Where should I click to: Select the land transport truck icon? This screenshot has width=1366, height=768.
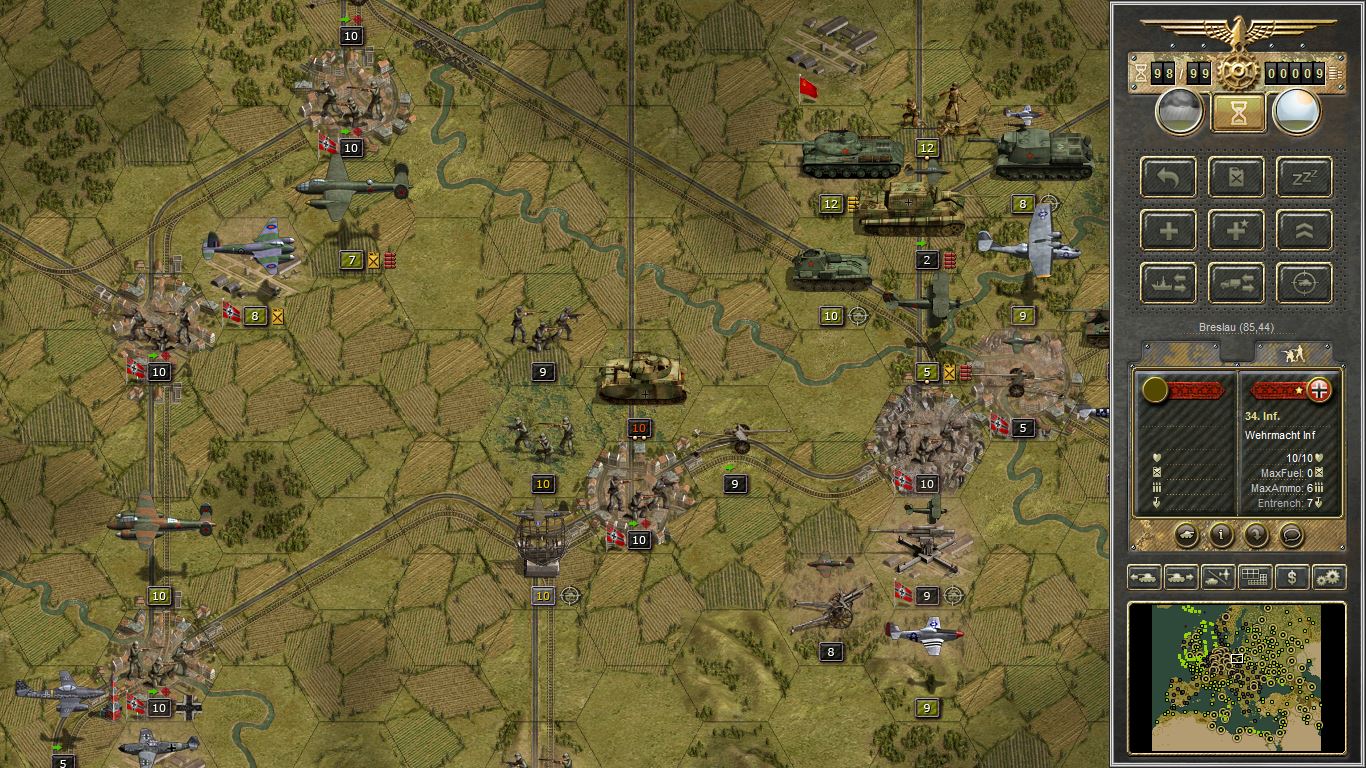[x=1236, y=283]
